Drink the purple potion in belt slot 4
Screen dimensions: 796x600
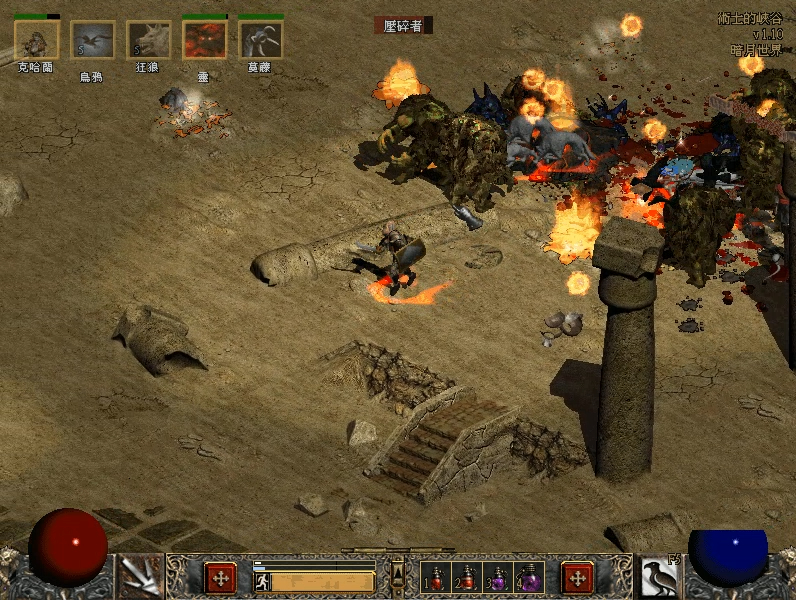(527, 577)
